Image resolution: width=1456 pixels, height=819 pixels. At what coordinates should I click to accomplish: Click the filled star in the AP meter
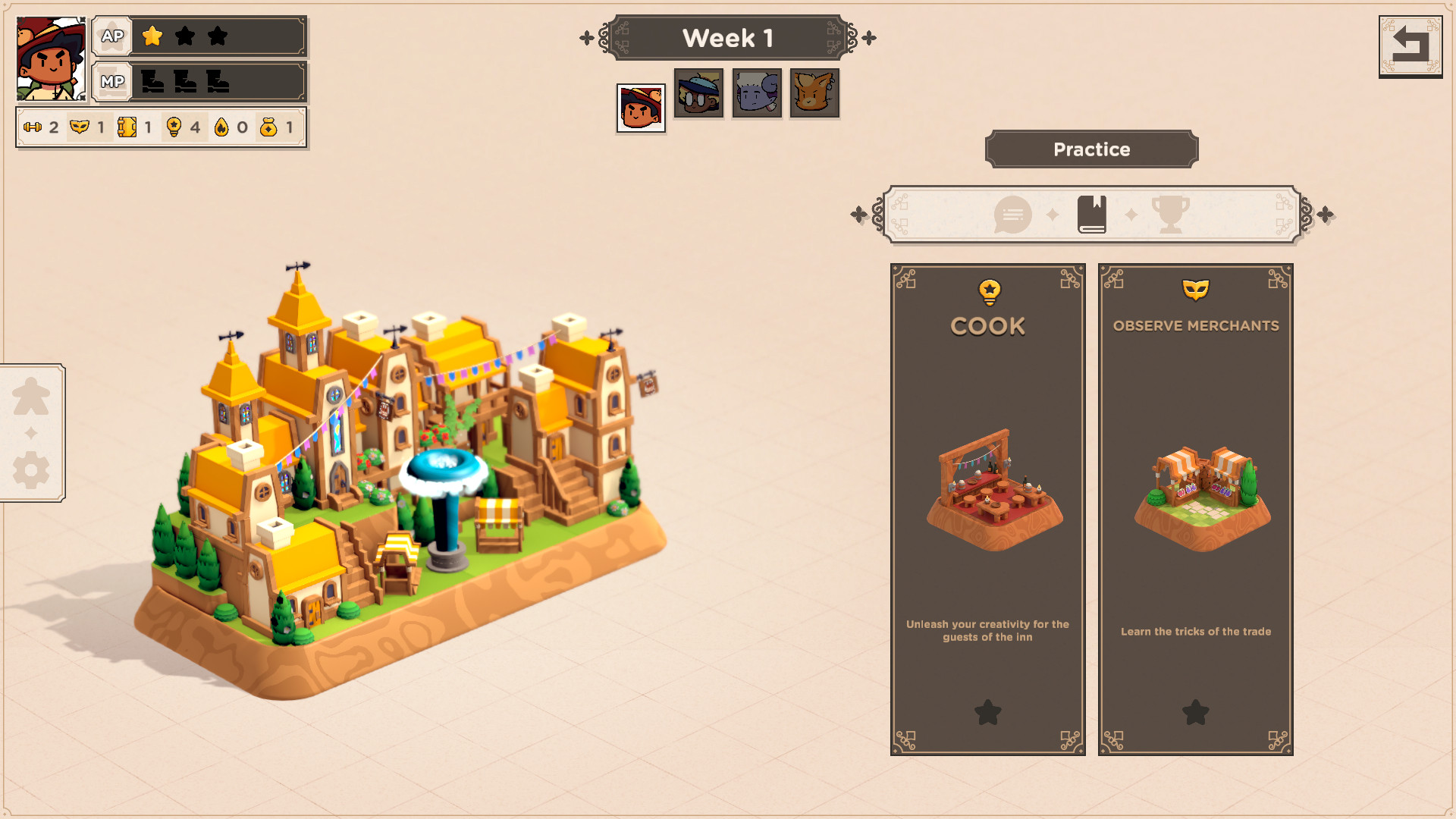pos(152,35)
